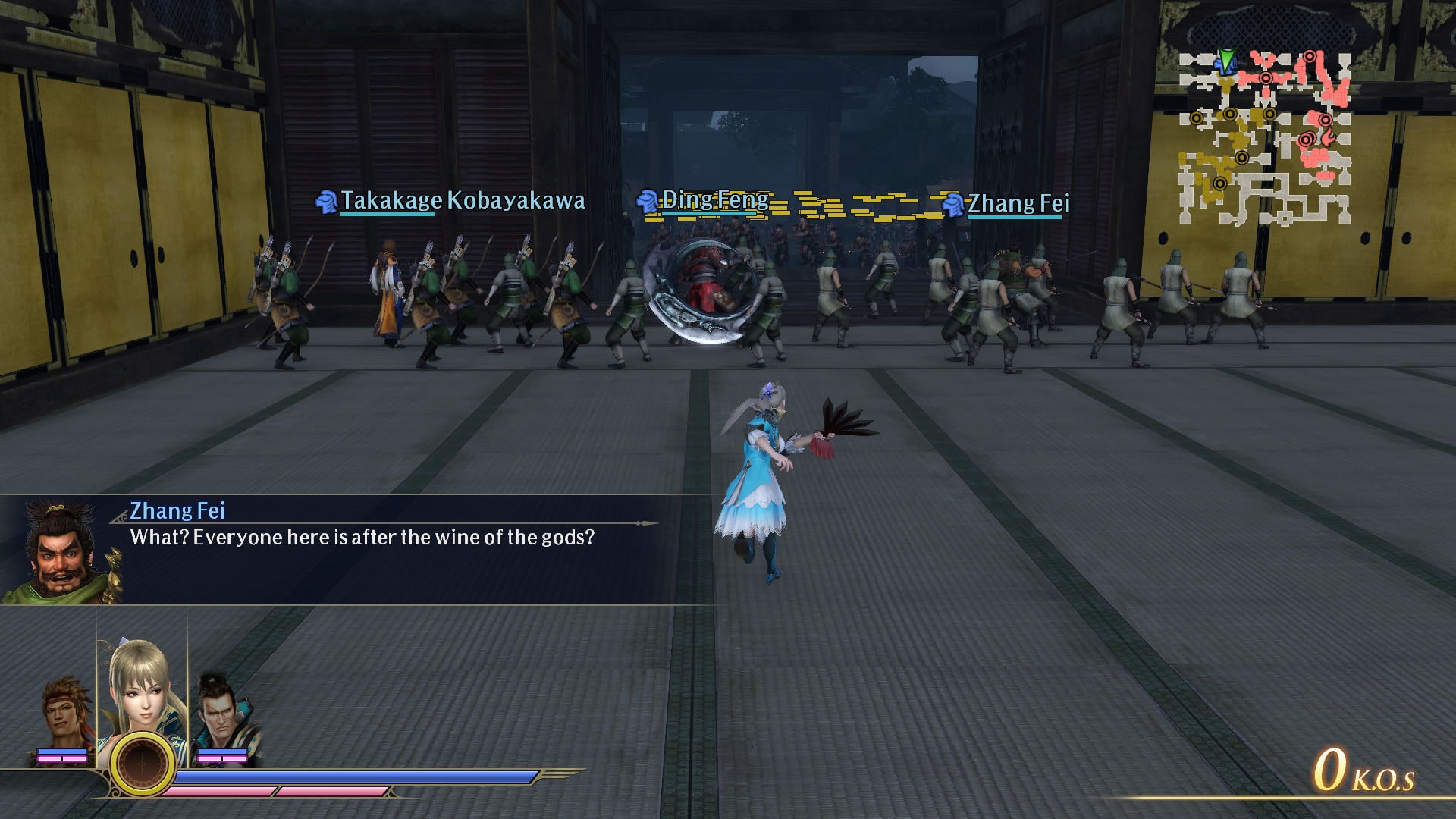The image size is (1456, 819).
Task: Click Zhang Fei's dialogue portrait
Action: point(61,551)
